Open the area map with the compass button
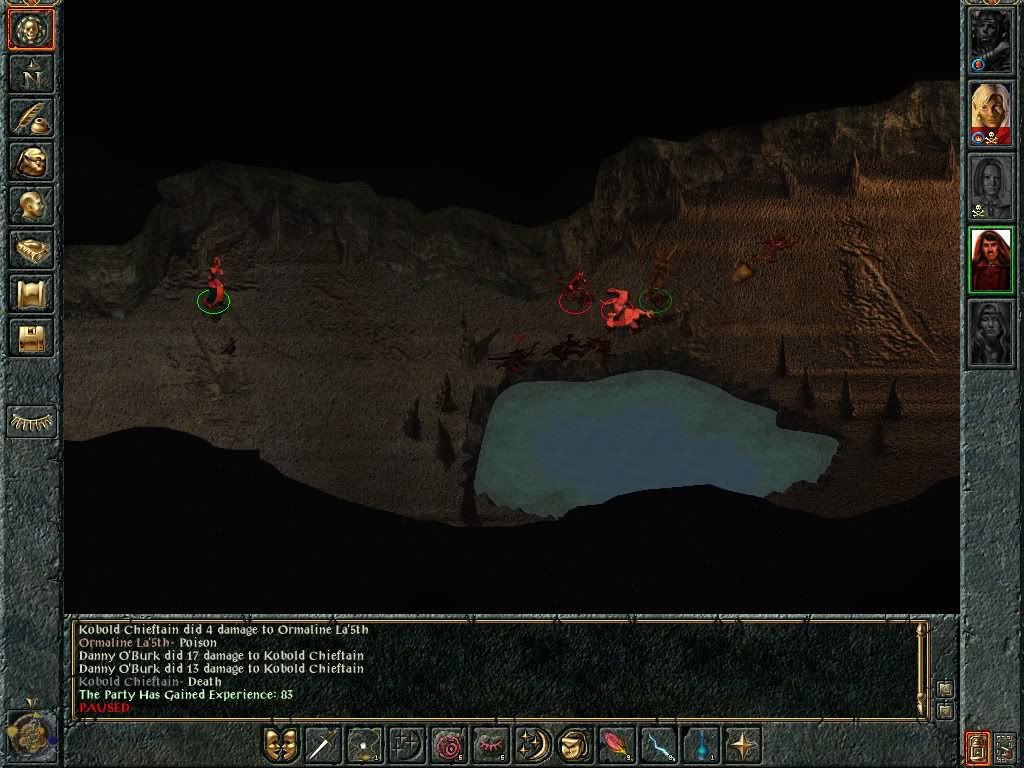This screenshot has width=1024, height=768. tap(31, 73)
